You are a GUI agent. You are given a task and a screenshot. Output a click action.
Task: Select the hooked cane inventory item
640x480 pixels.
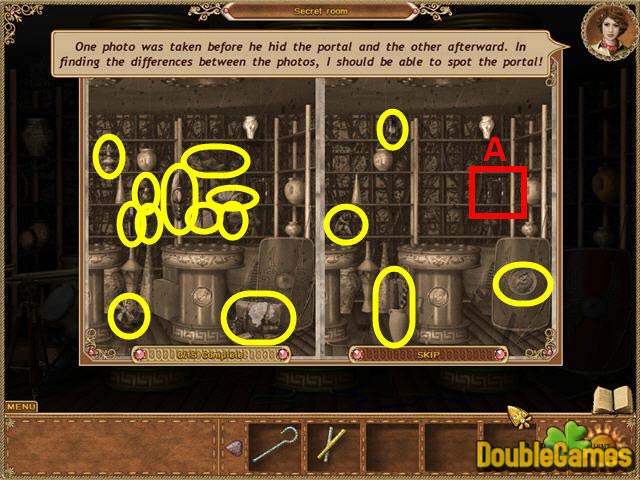coord(274,444)
